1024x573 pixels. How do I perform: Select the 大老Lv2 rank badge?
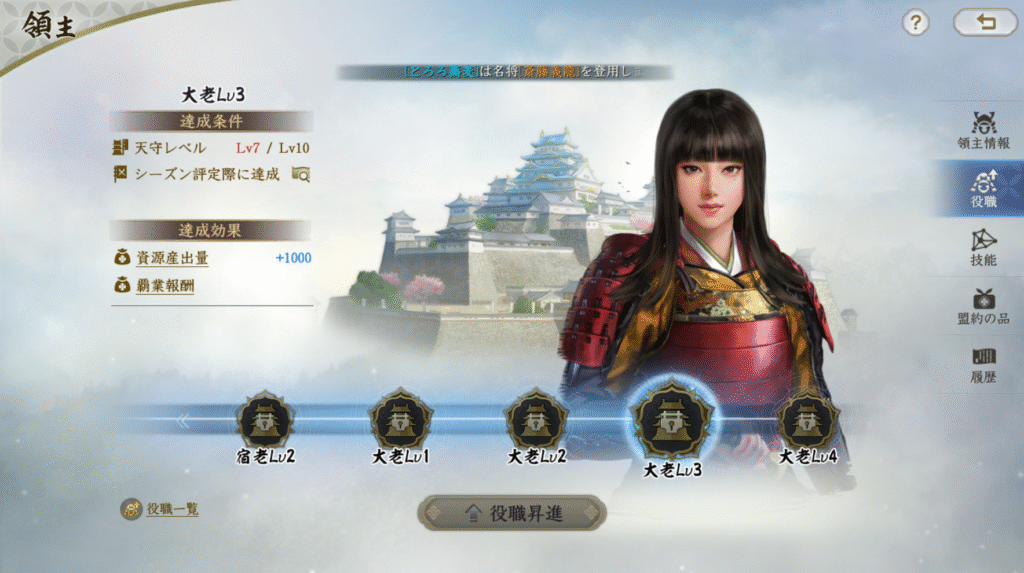tap(536, 420)
